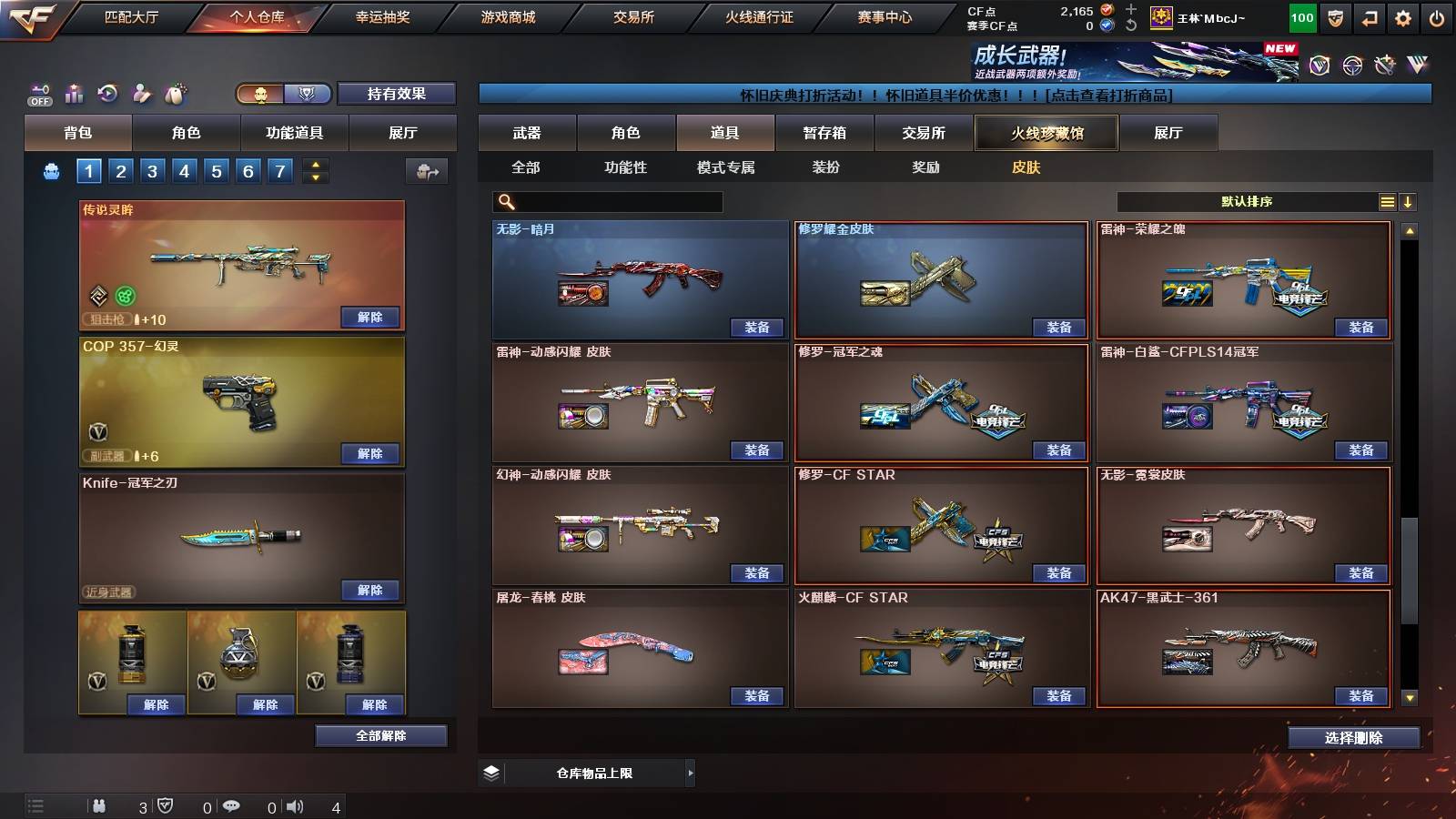Click the power/exit icon at top right corner

[1436, 17]
